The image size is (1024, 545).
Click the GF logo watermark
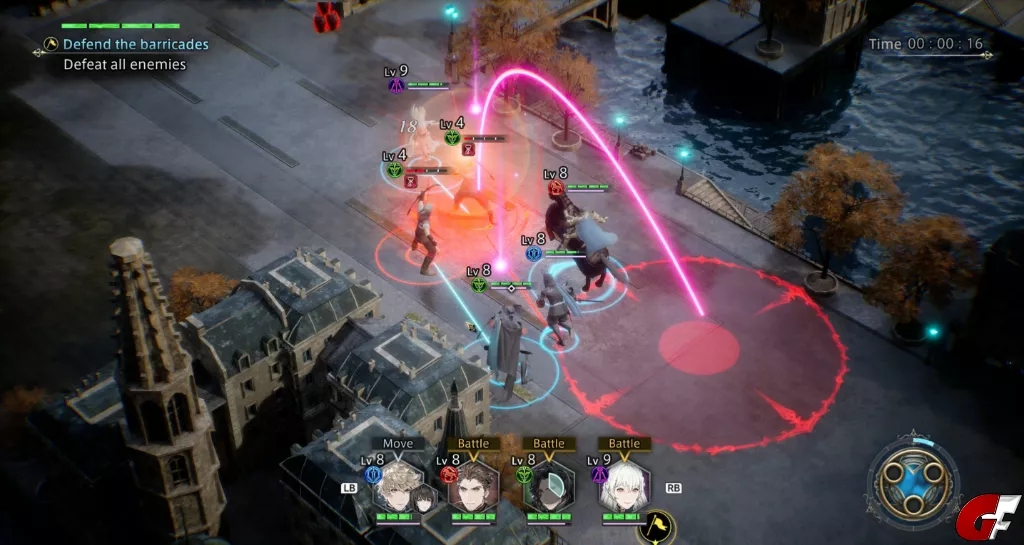pyautogui.click(x=988, y=518)
